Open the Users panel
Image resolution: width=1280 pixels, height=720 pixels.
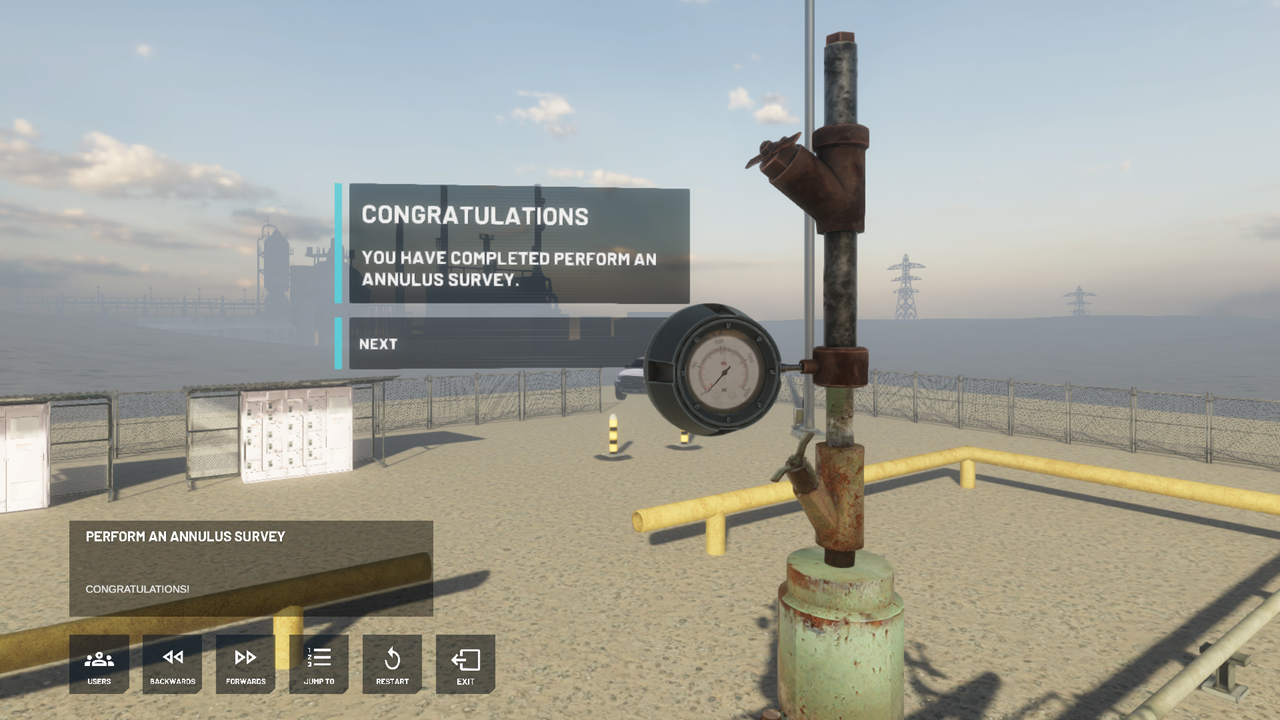point(99,664)
